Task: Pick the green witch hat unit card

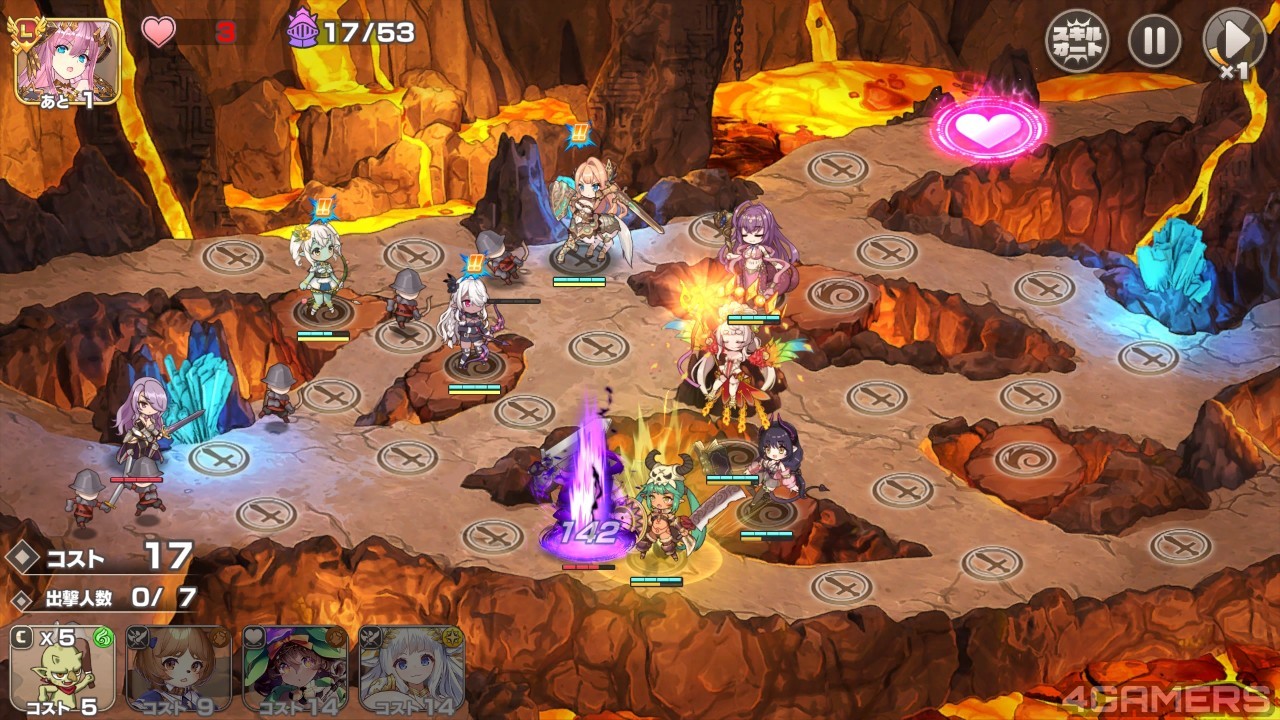Action: pyautogui.click(x=295, y=669)
